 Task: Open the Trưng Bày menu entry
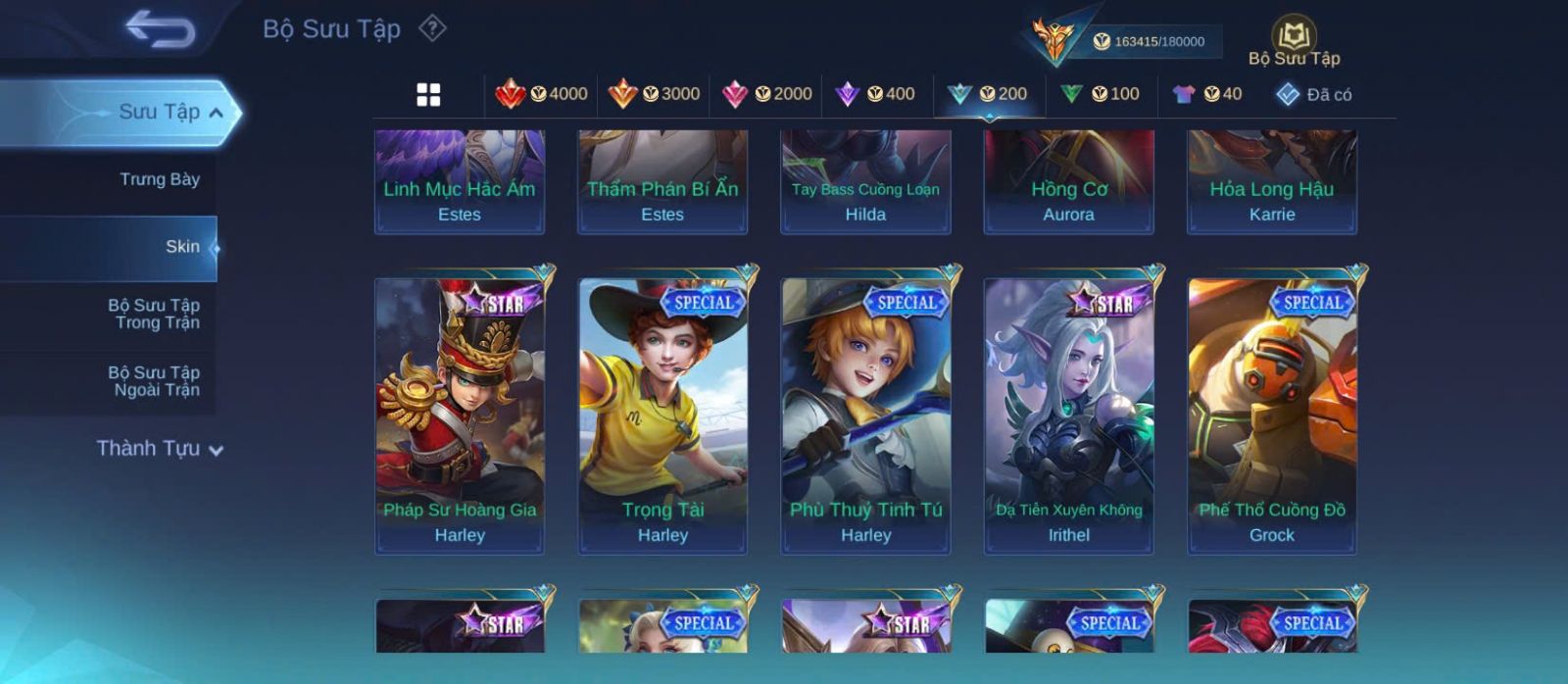click(159, 179)
